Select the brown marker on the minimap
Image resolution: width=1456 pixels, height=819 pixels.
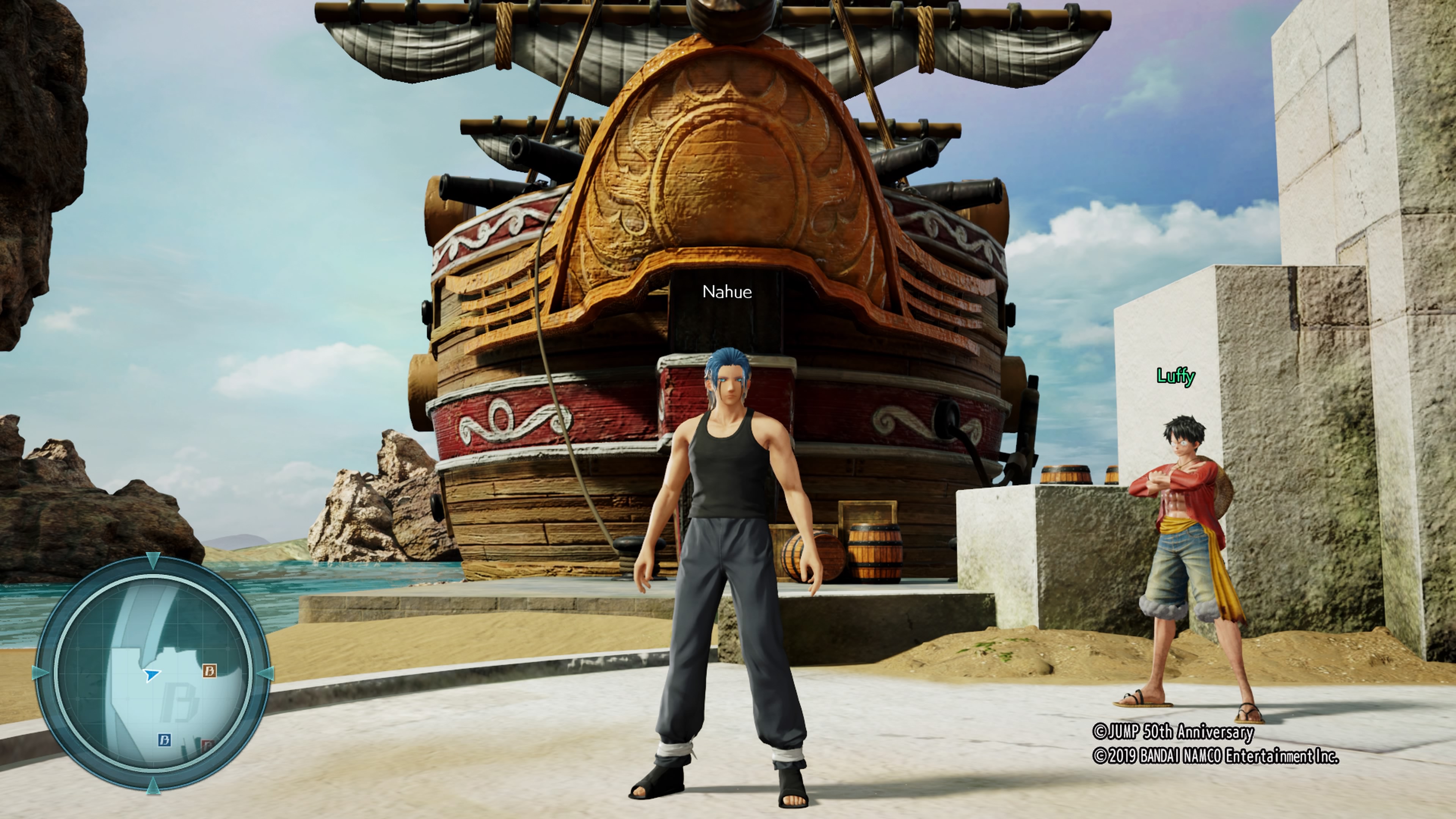tap(210, 671)
